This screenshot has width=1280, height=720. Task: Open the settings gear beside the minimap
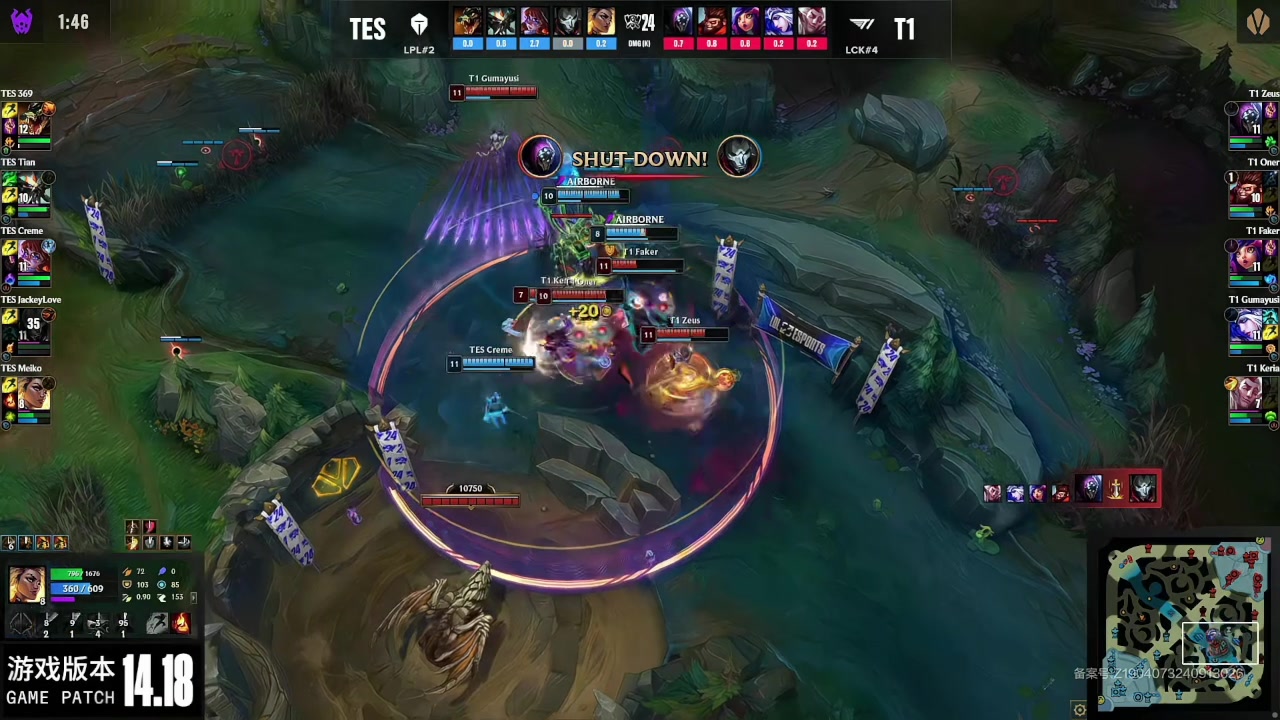coord(1080,710)
